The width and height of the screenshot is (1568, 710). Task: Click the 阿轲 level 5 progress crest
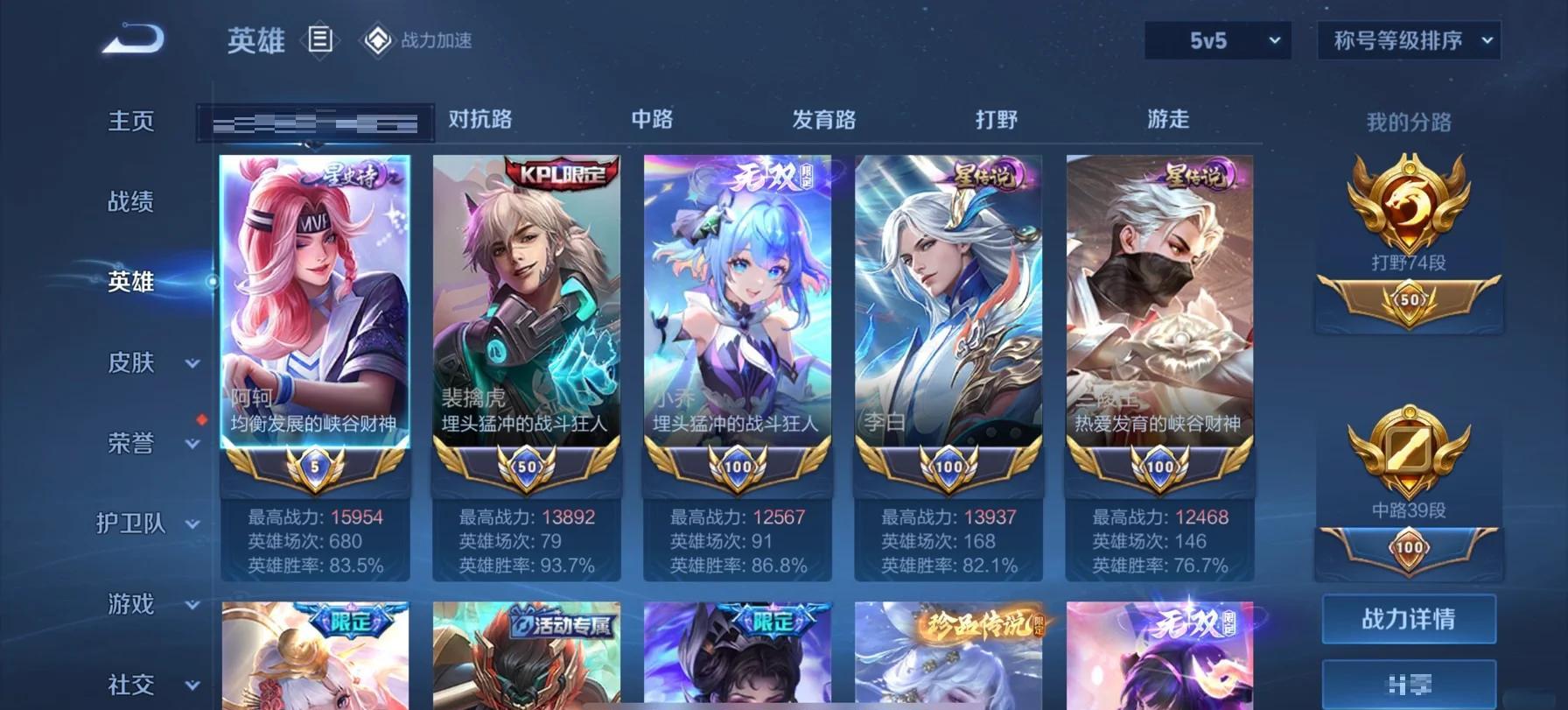[314, 467]
